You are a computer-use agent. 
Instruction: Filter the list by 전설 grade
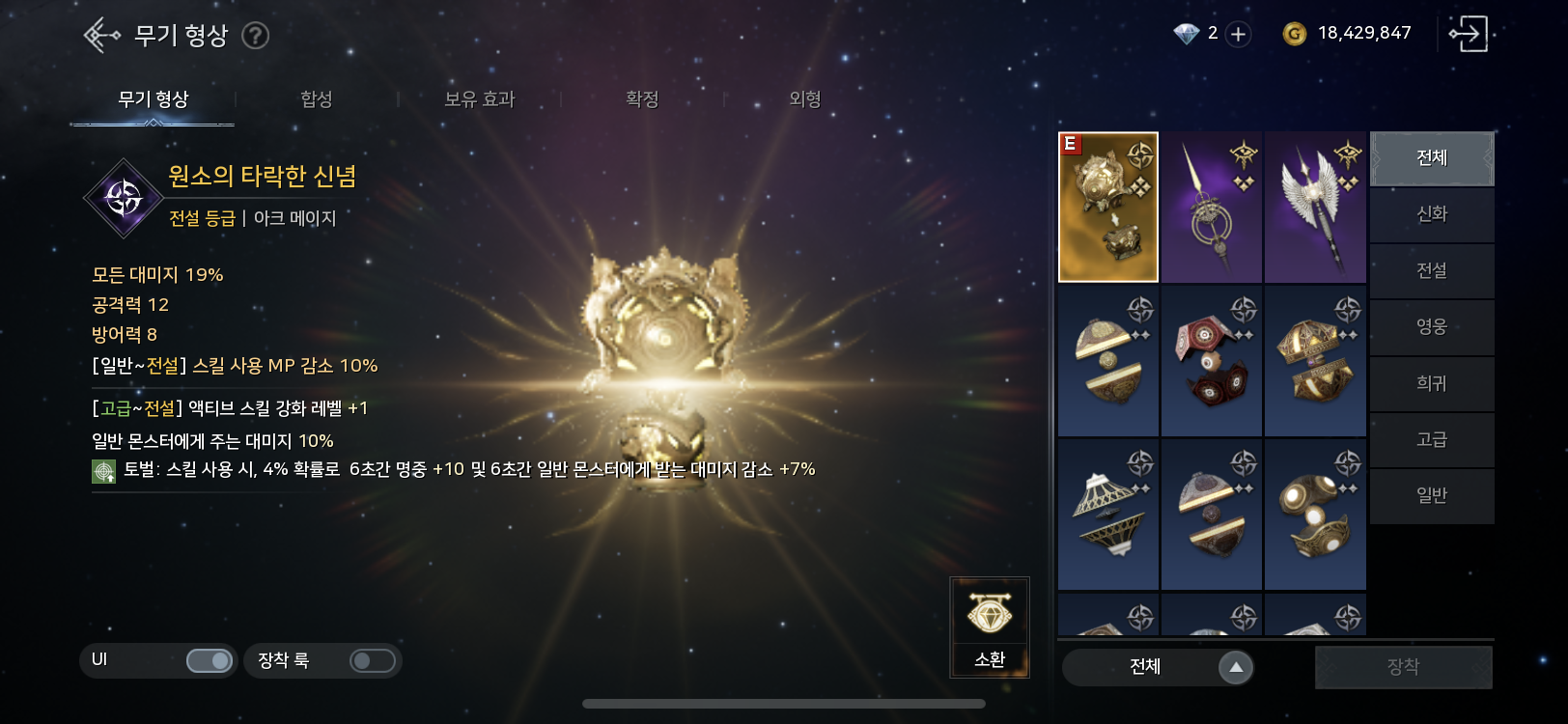1432,270
